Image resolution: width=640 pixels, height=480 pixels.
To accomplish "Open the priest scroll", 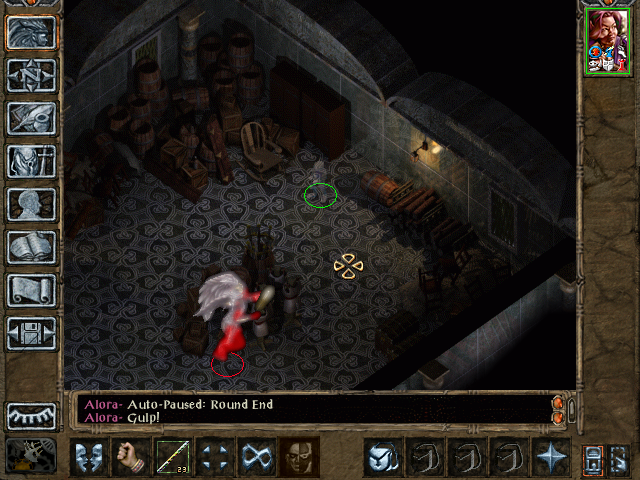I will [31, 290].
